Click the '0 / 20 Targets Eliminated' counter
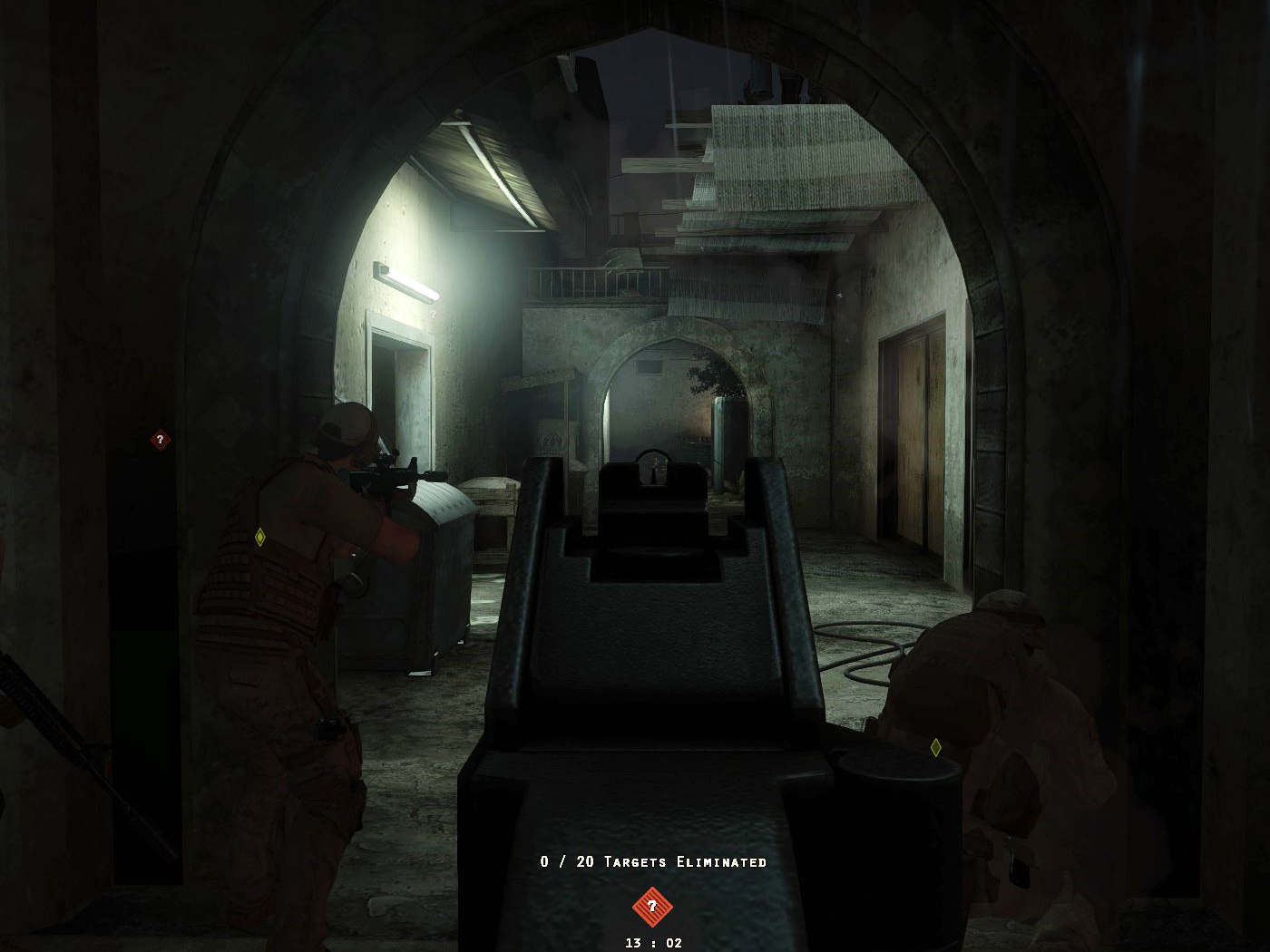The height and width of the screenshot is (952, 1270). click(652, 863)
